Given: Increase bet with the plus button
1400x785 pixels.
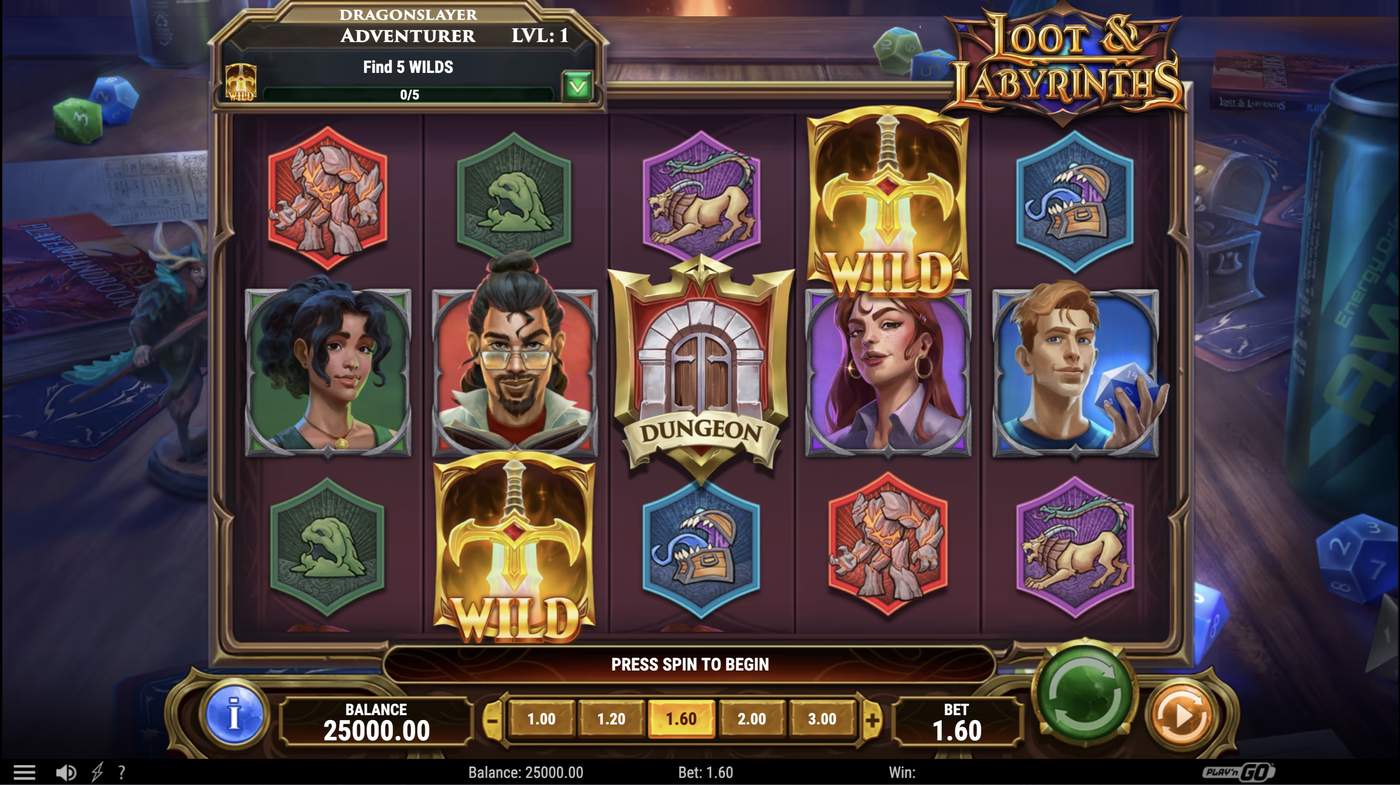Looking at the screenshot, I should pos(872,717).
